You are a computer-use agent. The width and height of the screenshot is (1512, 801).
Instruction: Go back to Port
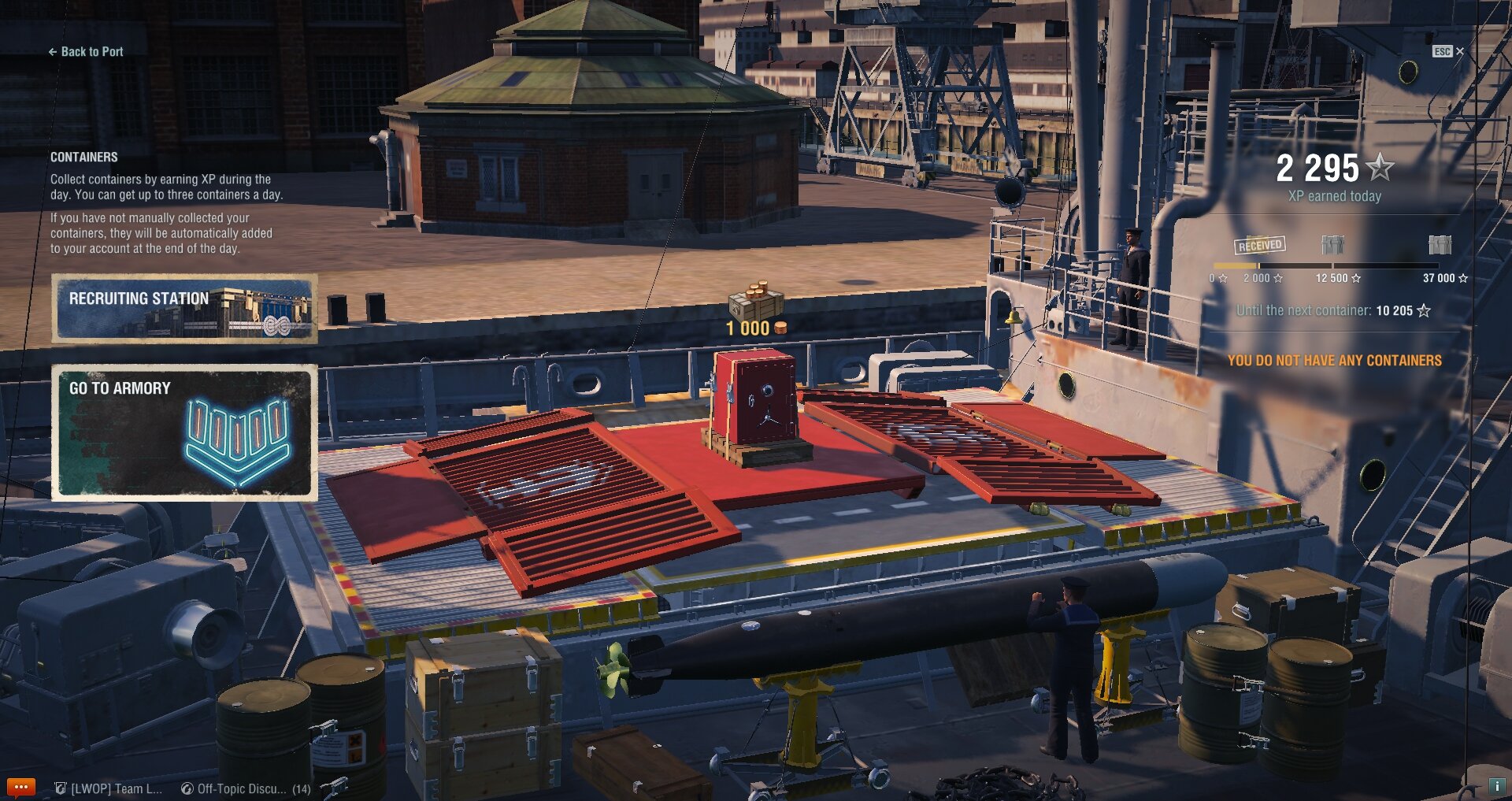86,52
